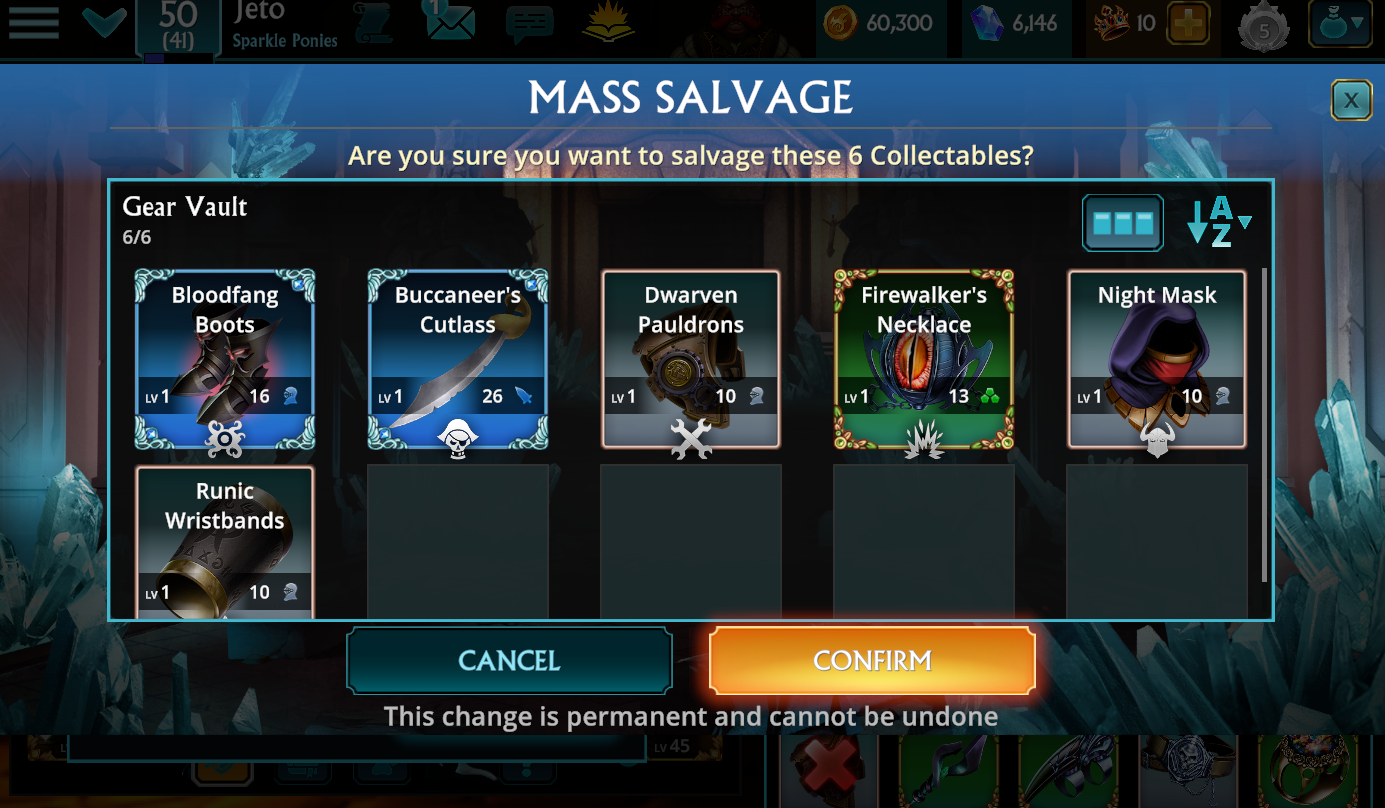
Task: Toggle the Gear Vault grid view
Action: click(x=1123, y=222)
